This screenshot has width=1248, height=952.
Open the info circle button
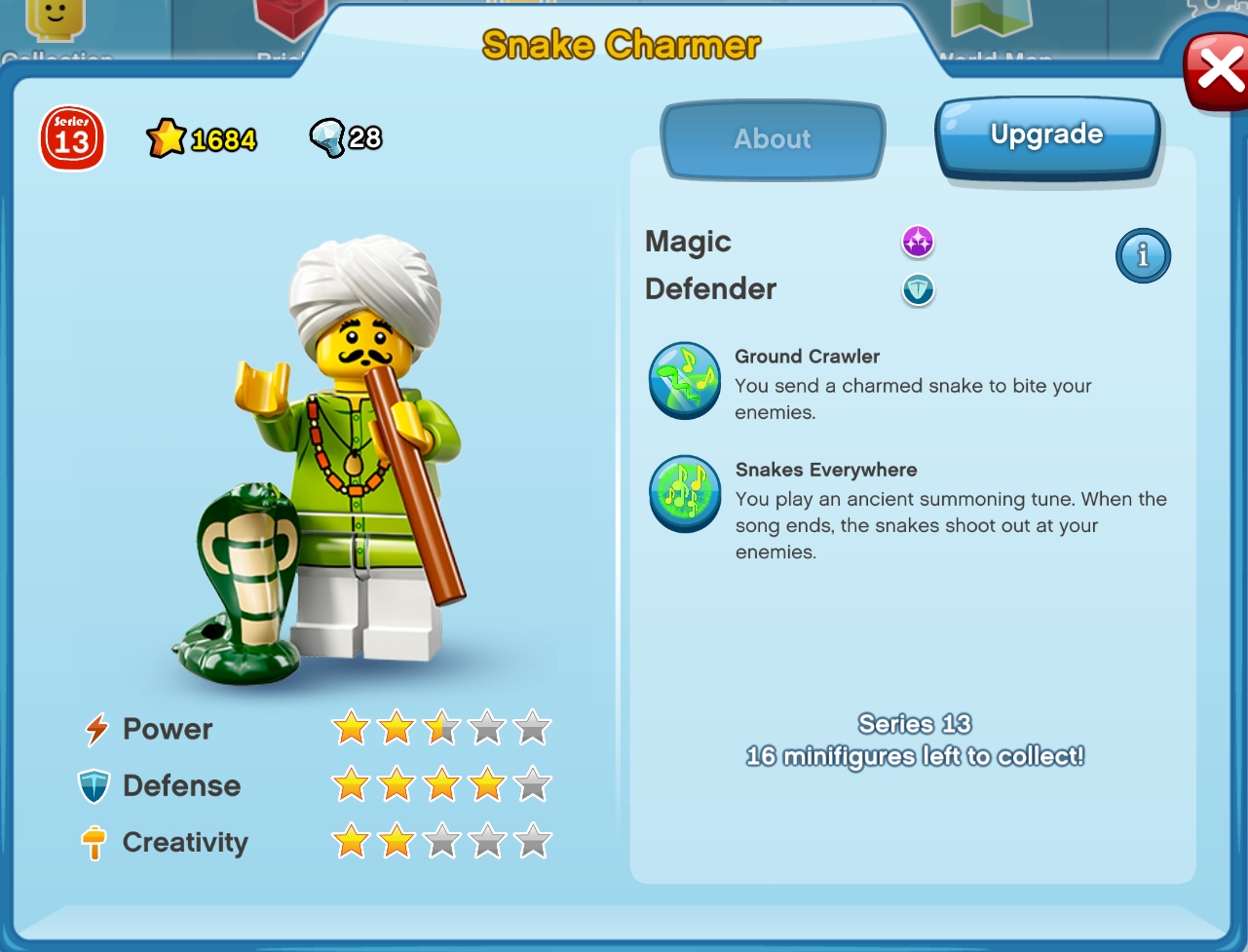(1143, 255)
